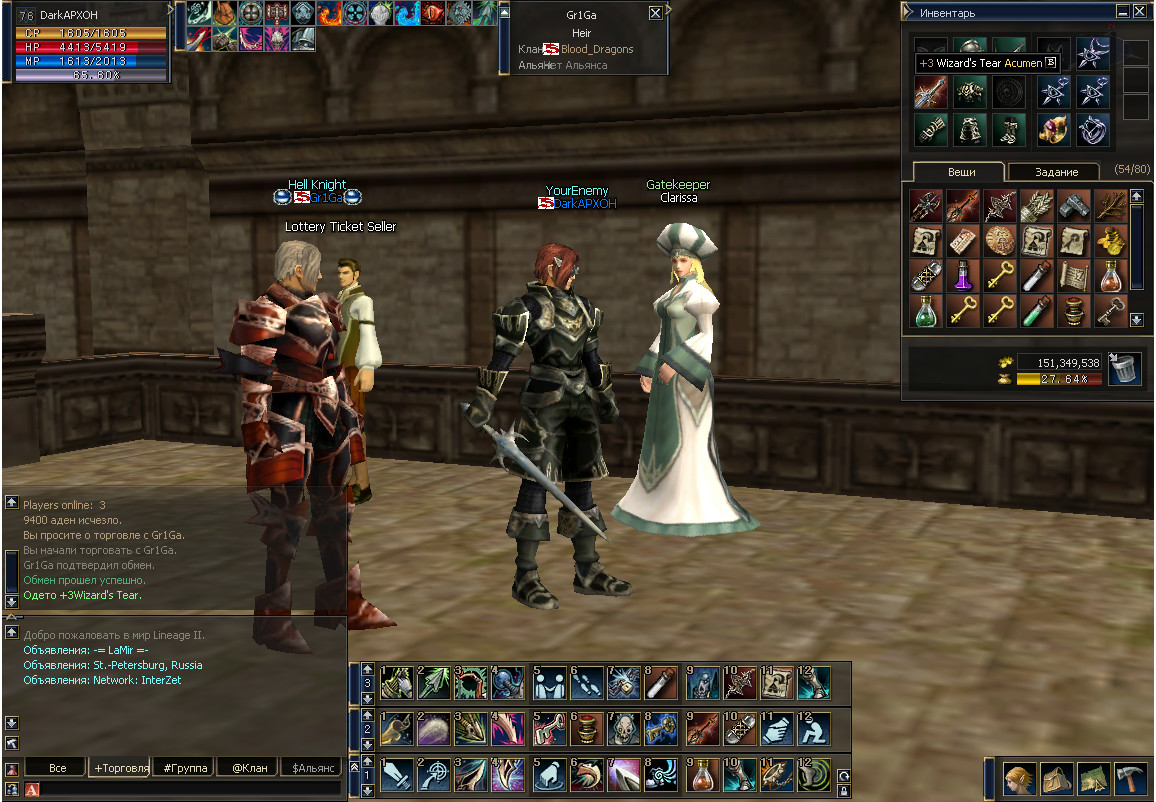This screenshot has height=802, width=1156.
Task: Click the chat message input field
Action: pyautogui.click(x=190, y=790)
